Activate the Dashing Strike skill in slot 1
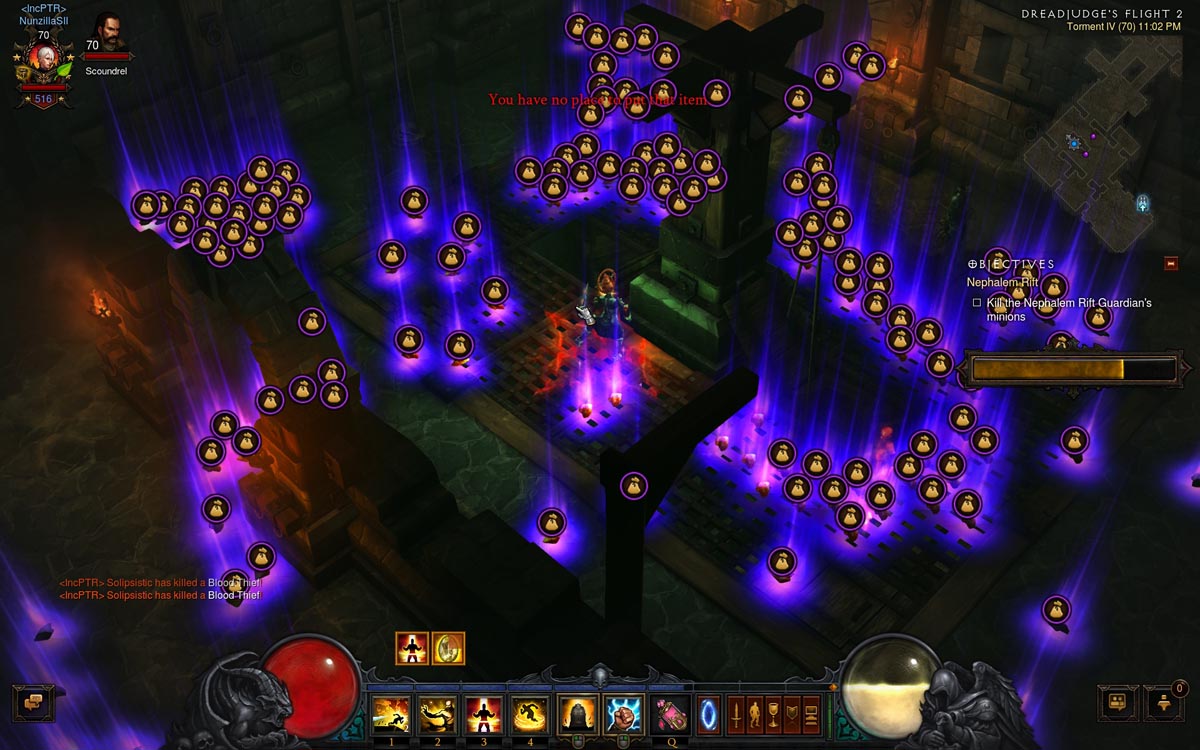 point(390,714)
